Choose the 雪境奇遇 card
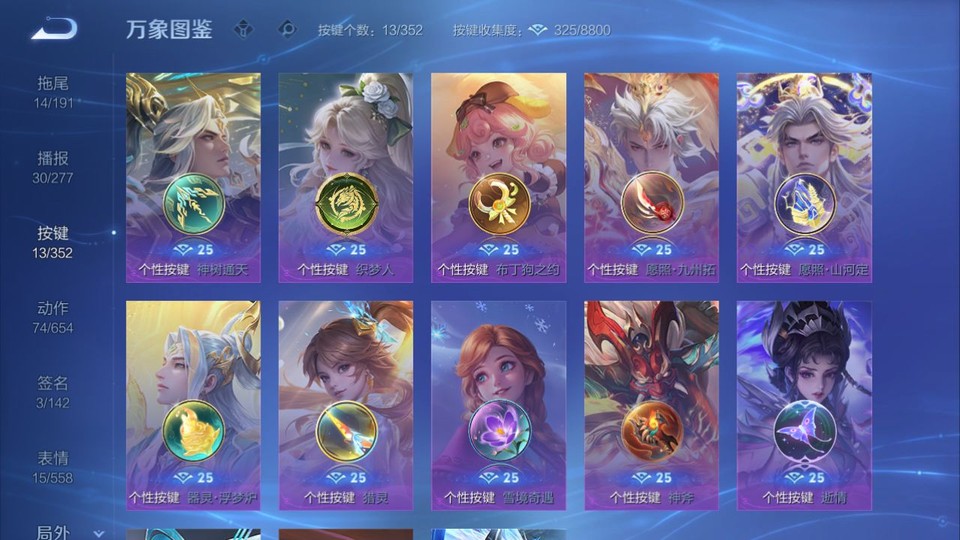 [x=498, y=405]
